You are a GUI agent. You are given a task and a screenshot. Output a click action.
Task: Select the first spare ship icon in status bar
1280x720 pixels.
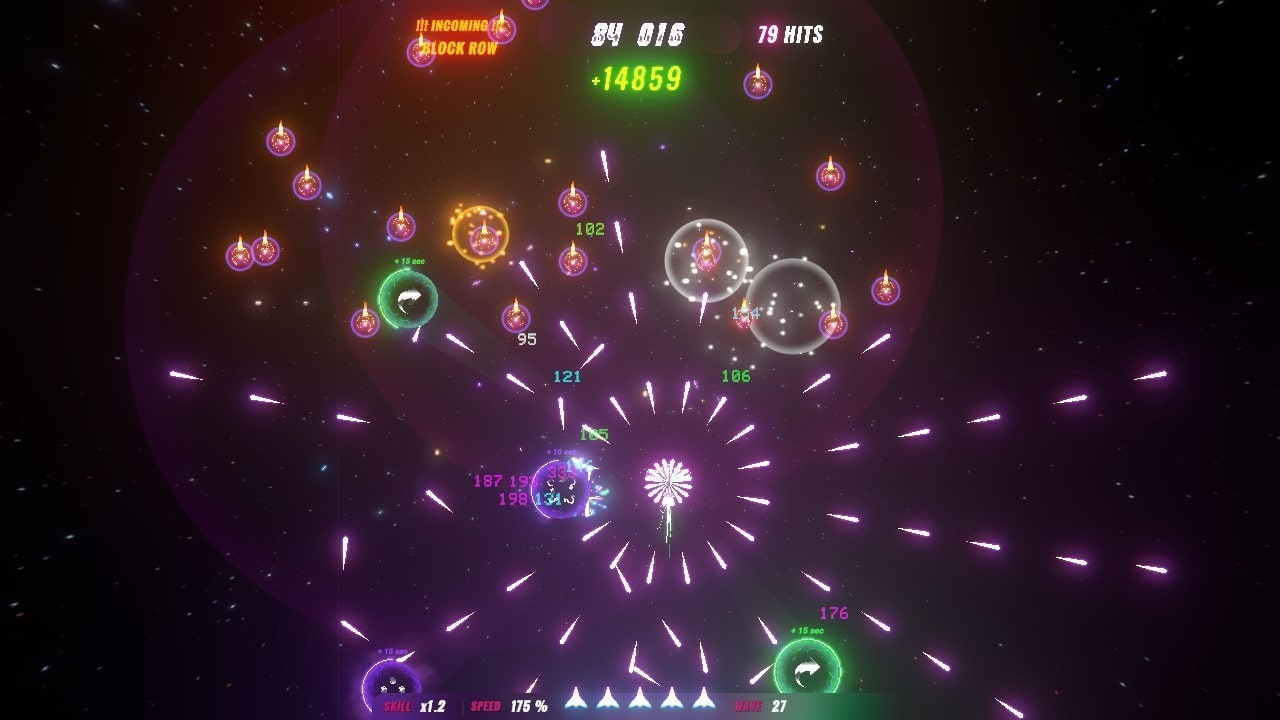[575, 701]
